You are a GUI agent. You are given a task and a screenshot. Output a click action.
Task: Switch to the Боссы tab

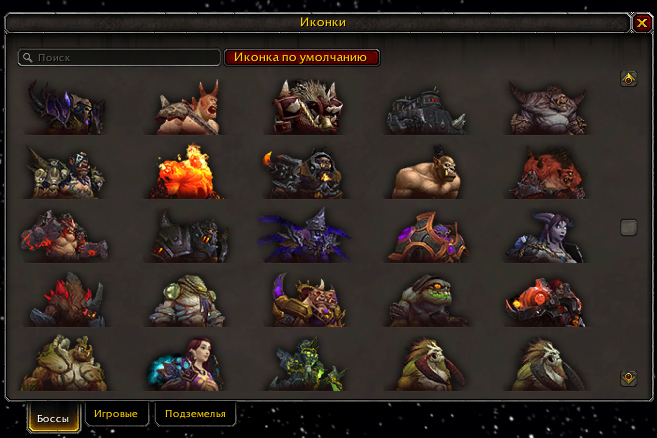tap(54, 417)
